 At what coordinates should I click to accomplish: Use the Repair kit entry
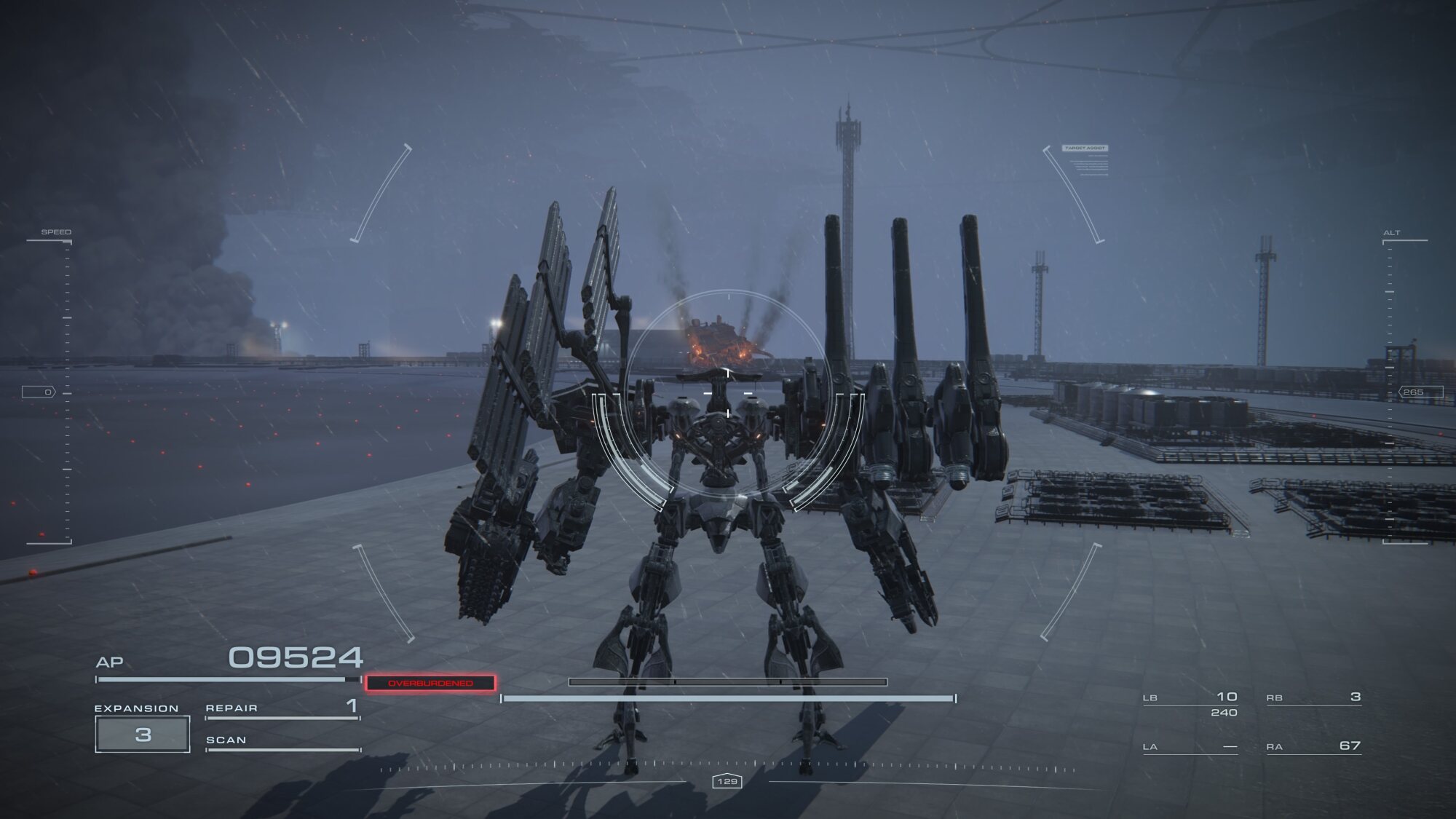(282, 708)
